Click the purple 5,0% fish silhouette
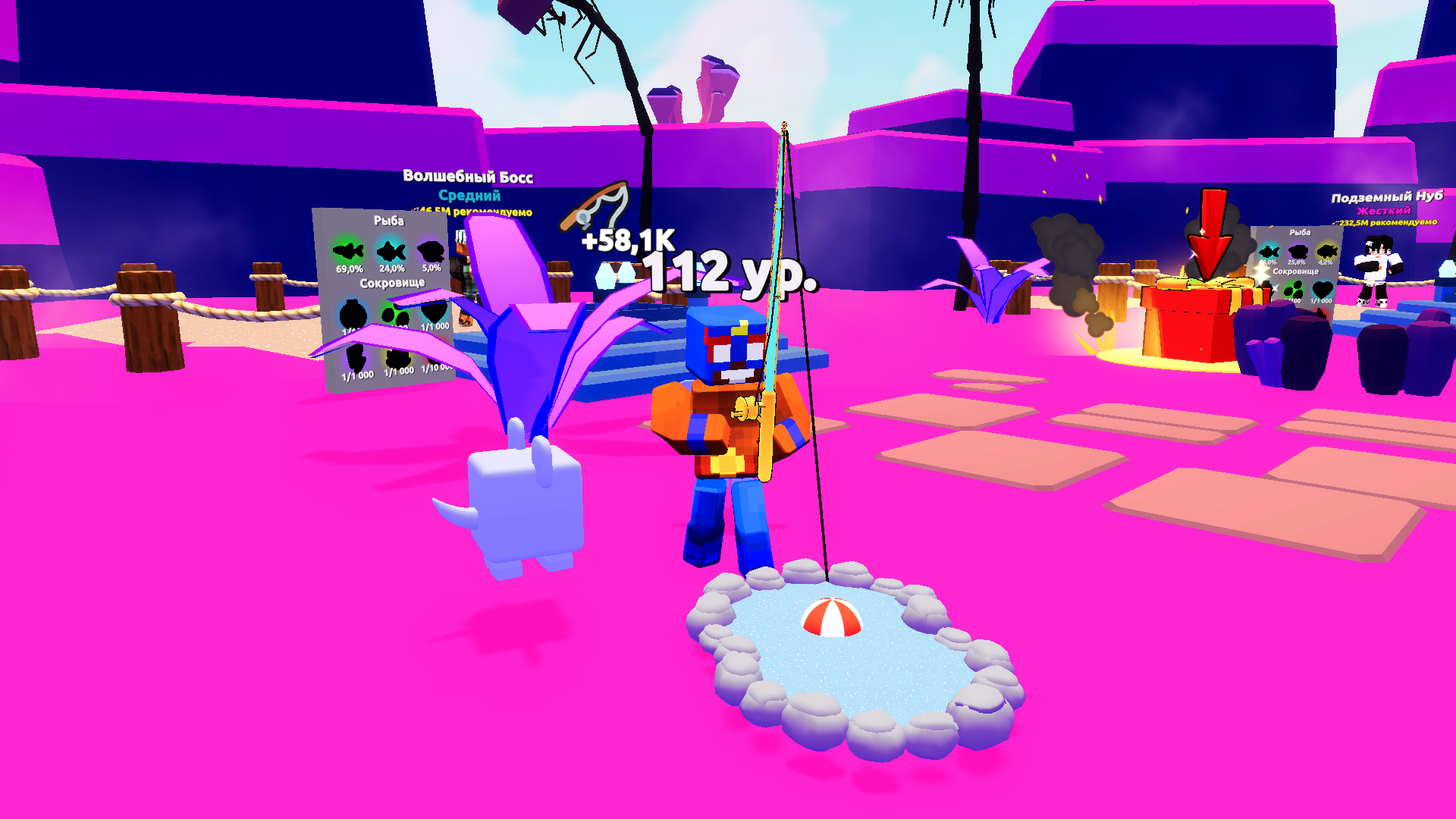This screenshot has height=819, width=1456. [431, 249]
